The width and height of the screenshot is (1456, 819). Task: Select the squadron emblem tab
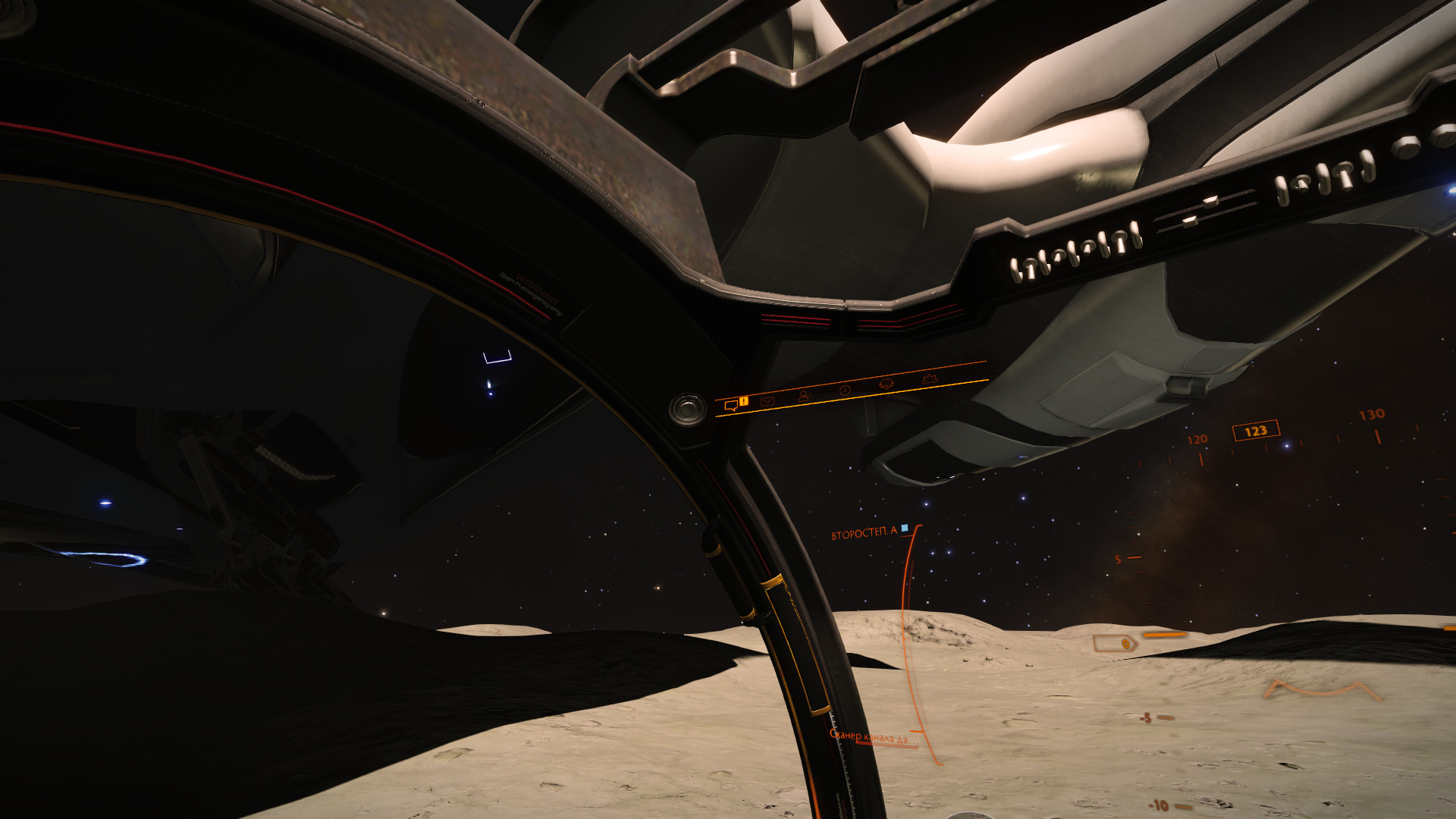point(885,384)
